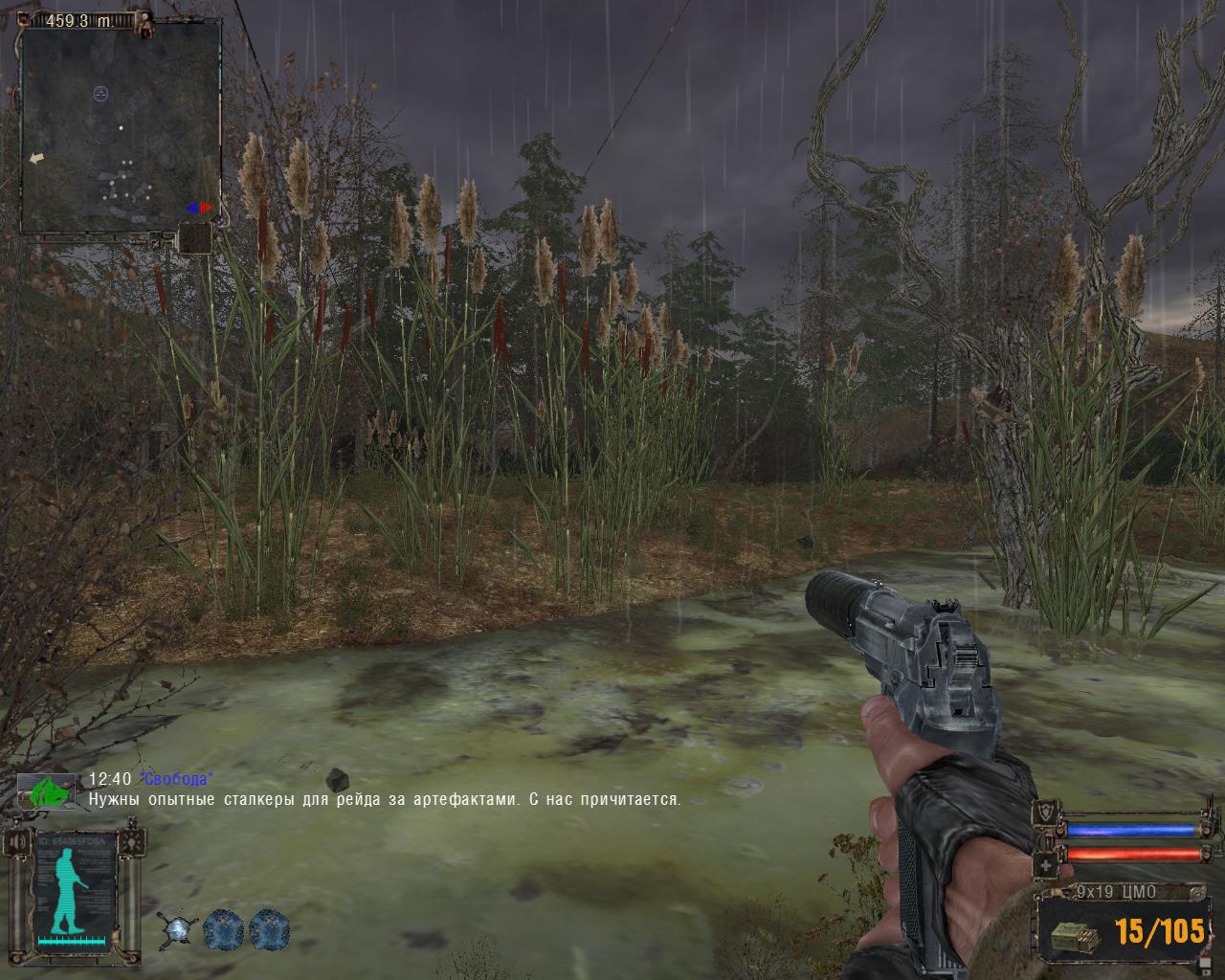Click the light bulb indicator icon
This screenshot has width=1225, height=980.
[x=131, y=842]
